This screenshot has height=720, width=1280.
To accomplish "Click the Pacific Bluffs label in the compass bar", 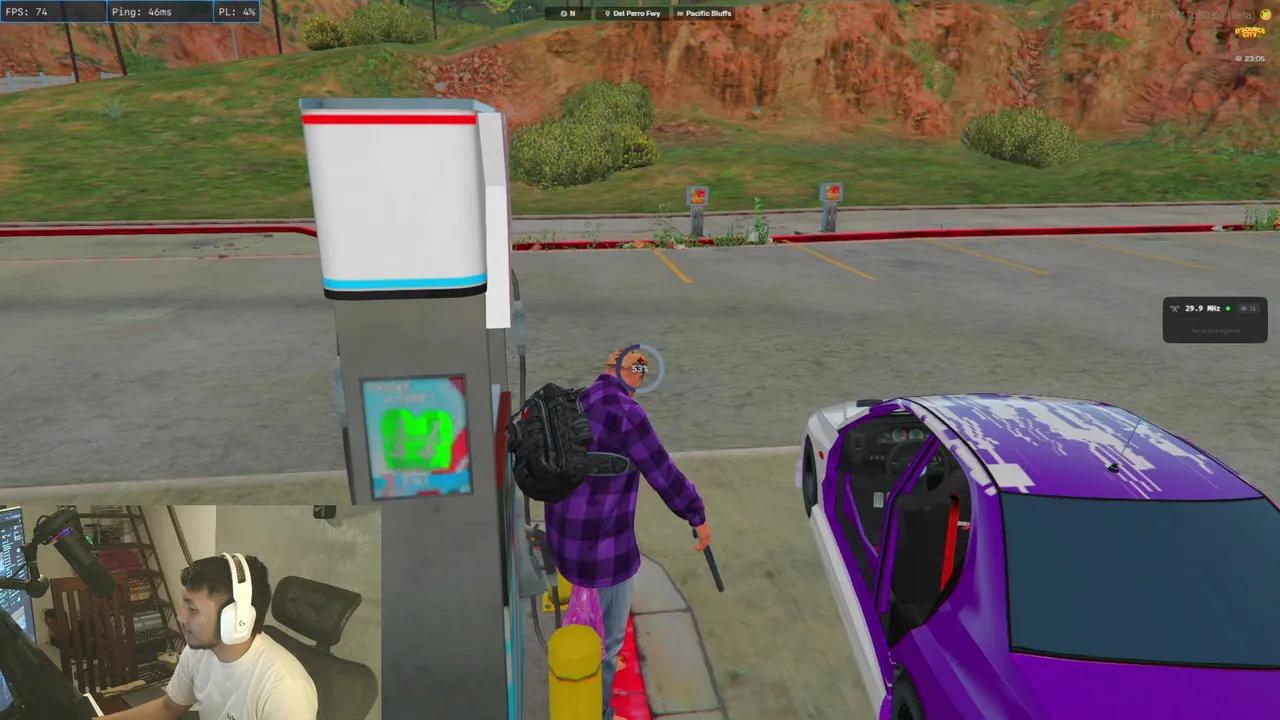I will (708, 13).
